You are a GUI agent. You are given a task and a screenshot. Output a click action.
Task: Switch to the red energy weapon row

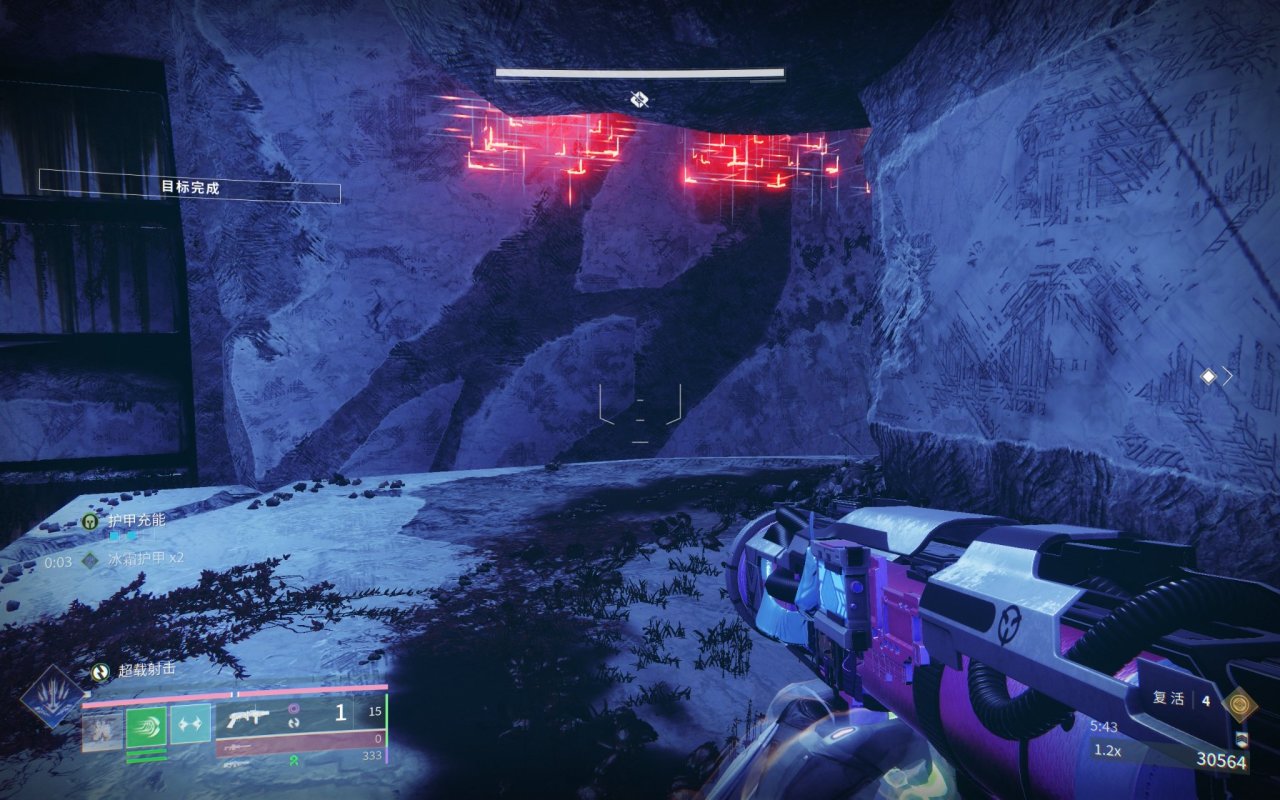[300, 745]
